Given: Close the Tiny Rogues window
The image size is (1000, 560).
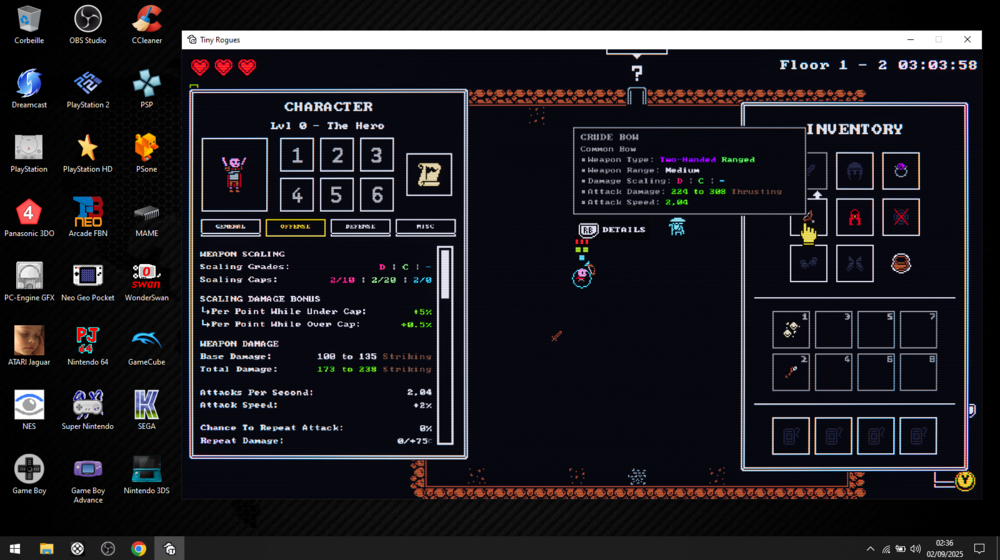Looking at the screenshot, I should [967, 40].
